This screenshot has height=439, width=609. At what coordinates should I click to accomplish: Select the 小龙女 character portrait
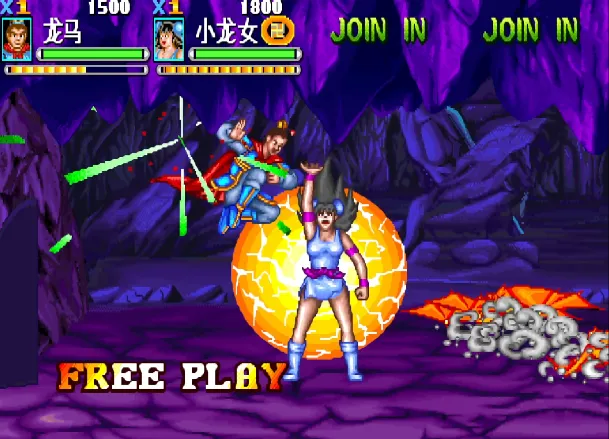[x=169, y=39]
